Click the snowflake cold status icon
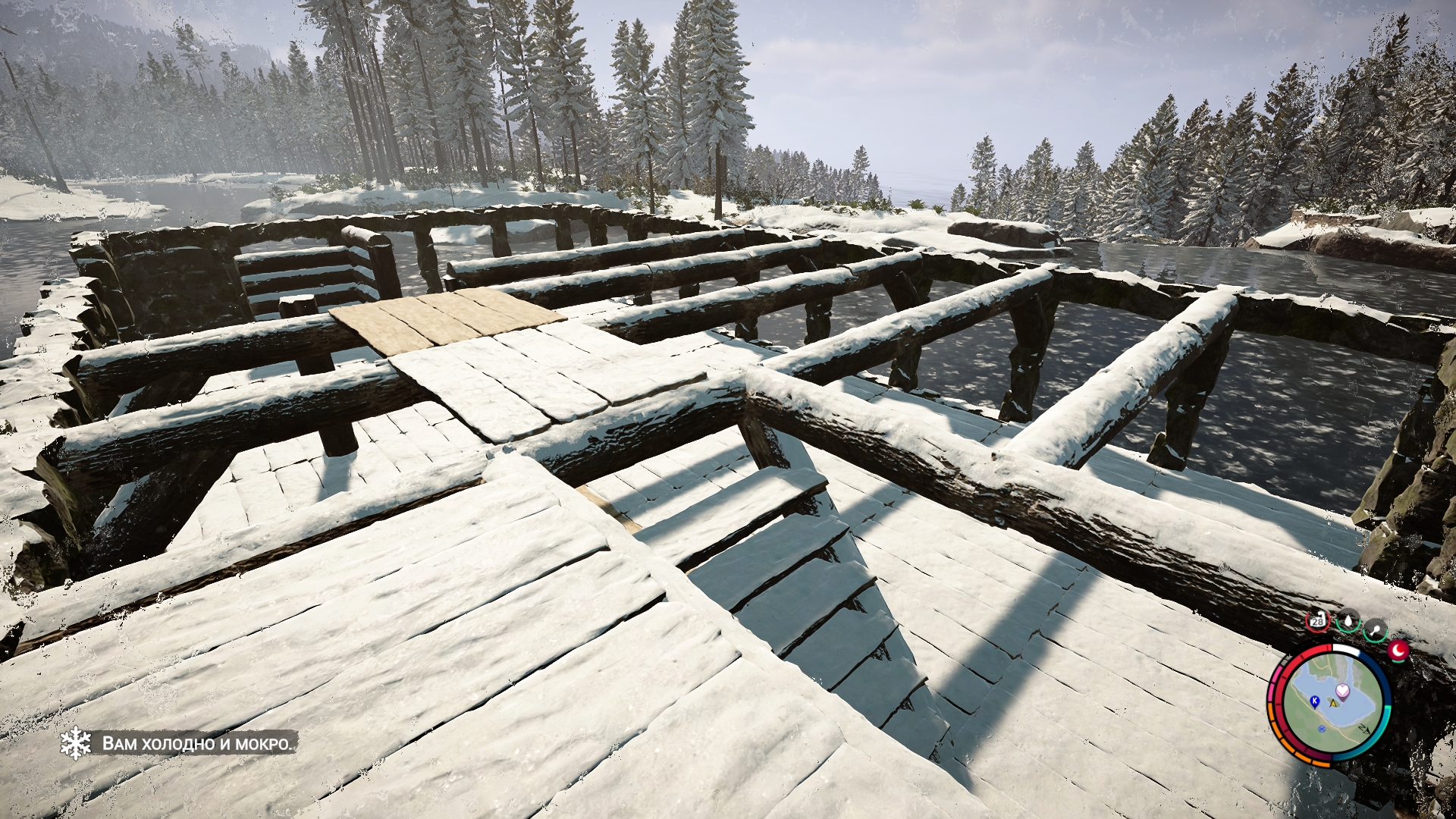This screenshot has width=1456, height=819. [75, 742]
